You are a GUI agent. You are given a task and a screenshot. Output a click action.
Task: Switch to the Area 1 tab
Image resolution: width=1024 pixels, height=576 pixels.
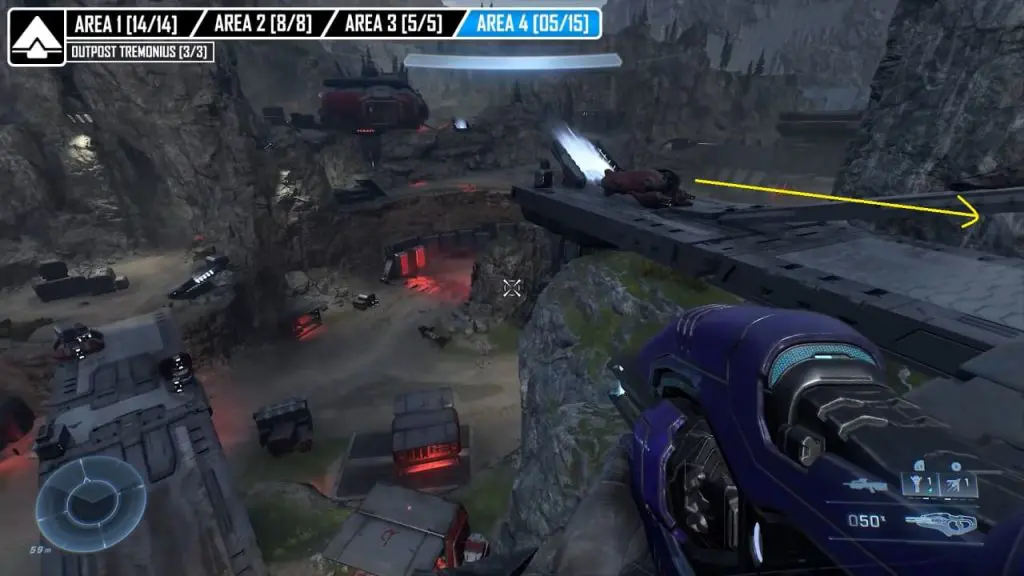(x=126, y=24)
